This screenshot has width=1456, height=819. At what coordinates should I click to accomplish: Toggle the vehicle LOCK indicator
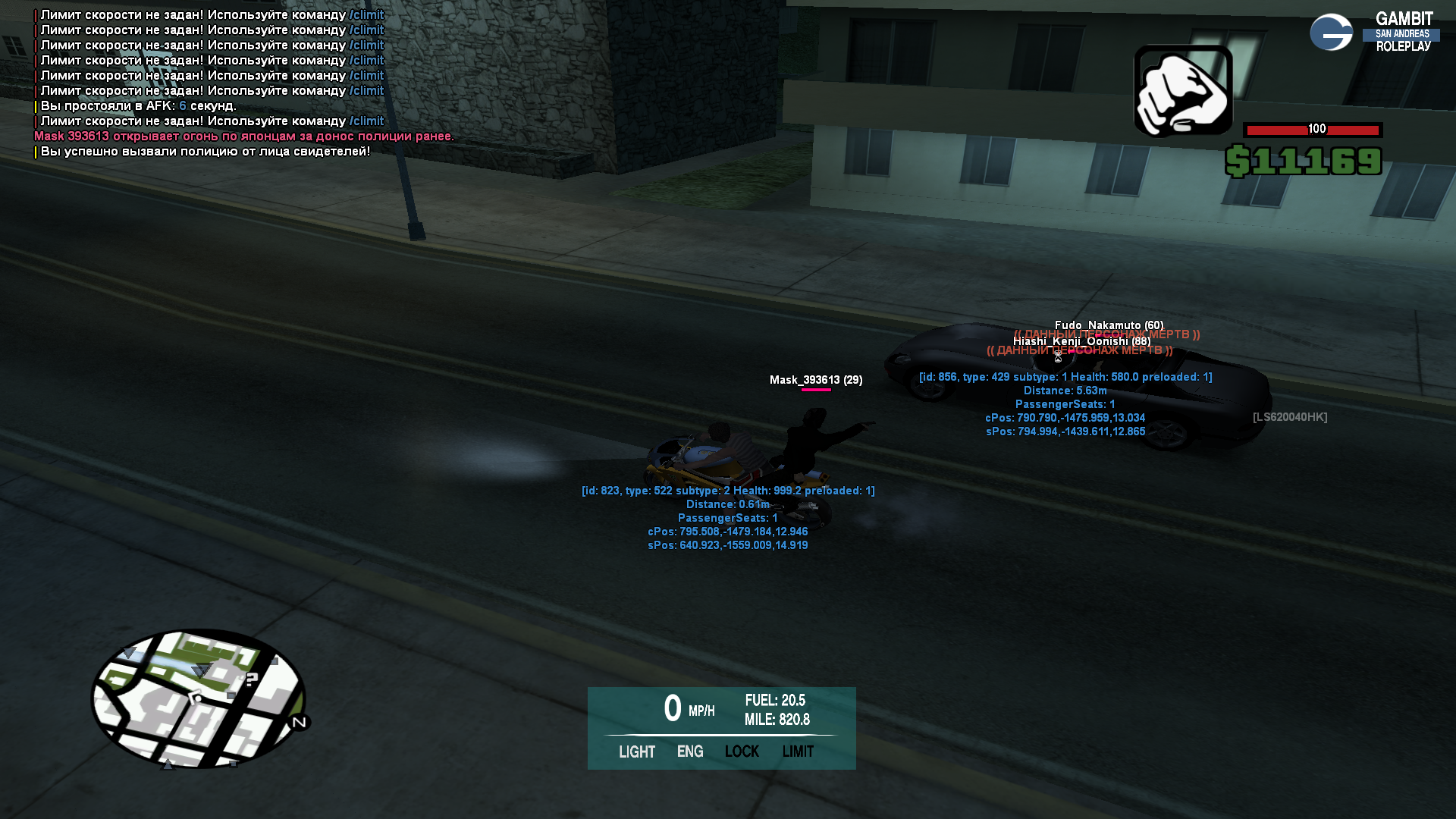tap(742, 752)
